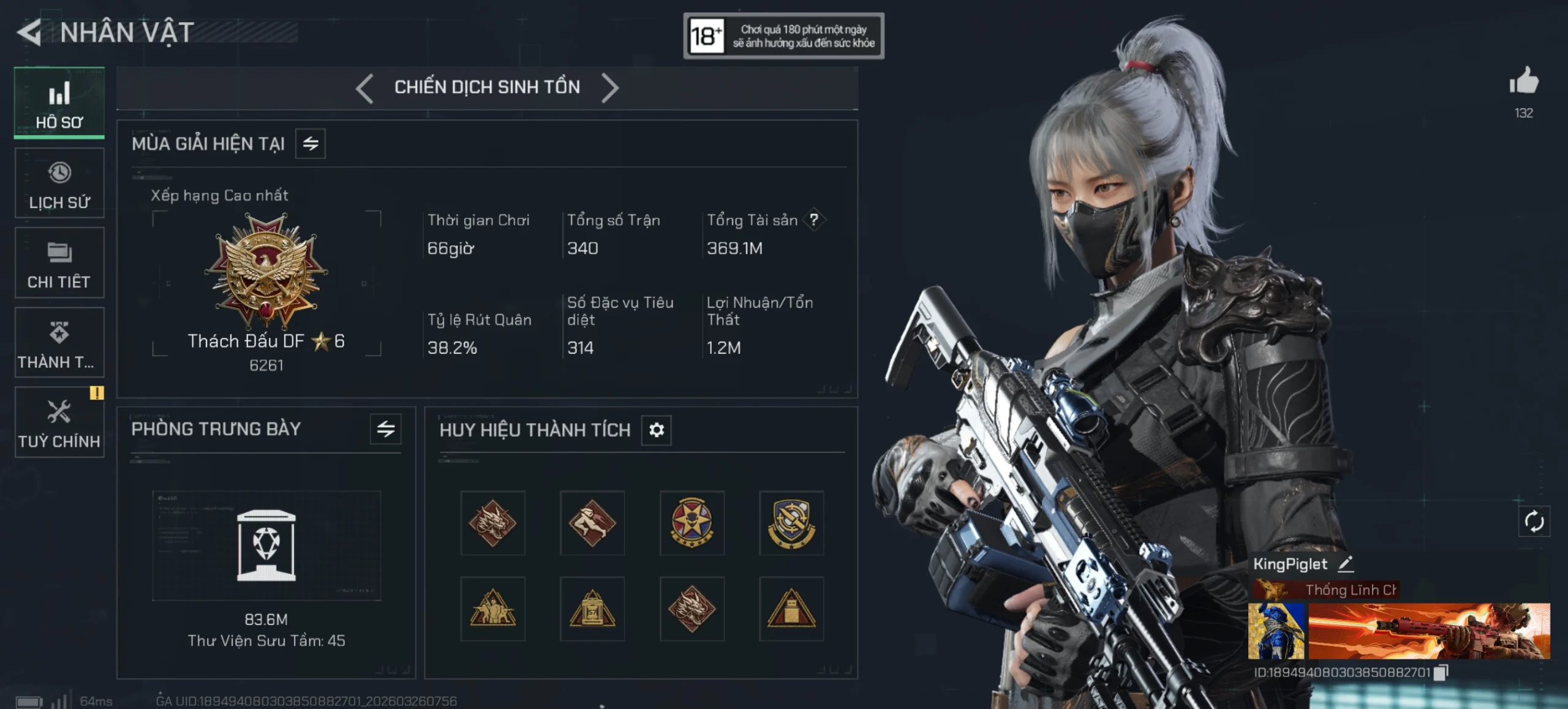Open the Lịch Sử tab

click(x=59, y=183)
